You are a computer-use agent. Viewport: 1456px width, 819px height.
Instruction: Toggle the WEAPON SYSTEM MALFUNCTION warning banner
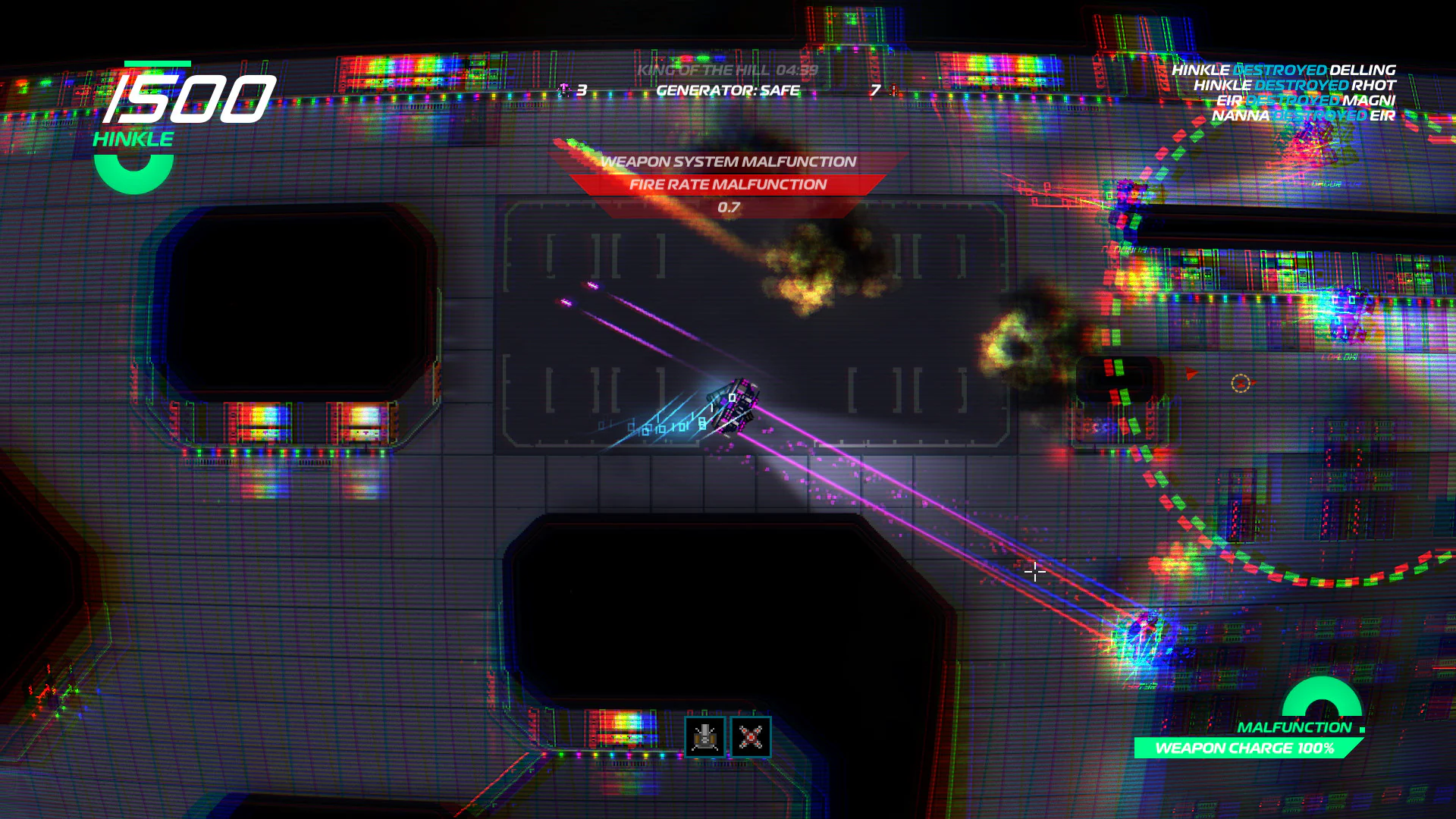tap(727, 161)
